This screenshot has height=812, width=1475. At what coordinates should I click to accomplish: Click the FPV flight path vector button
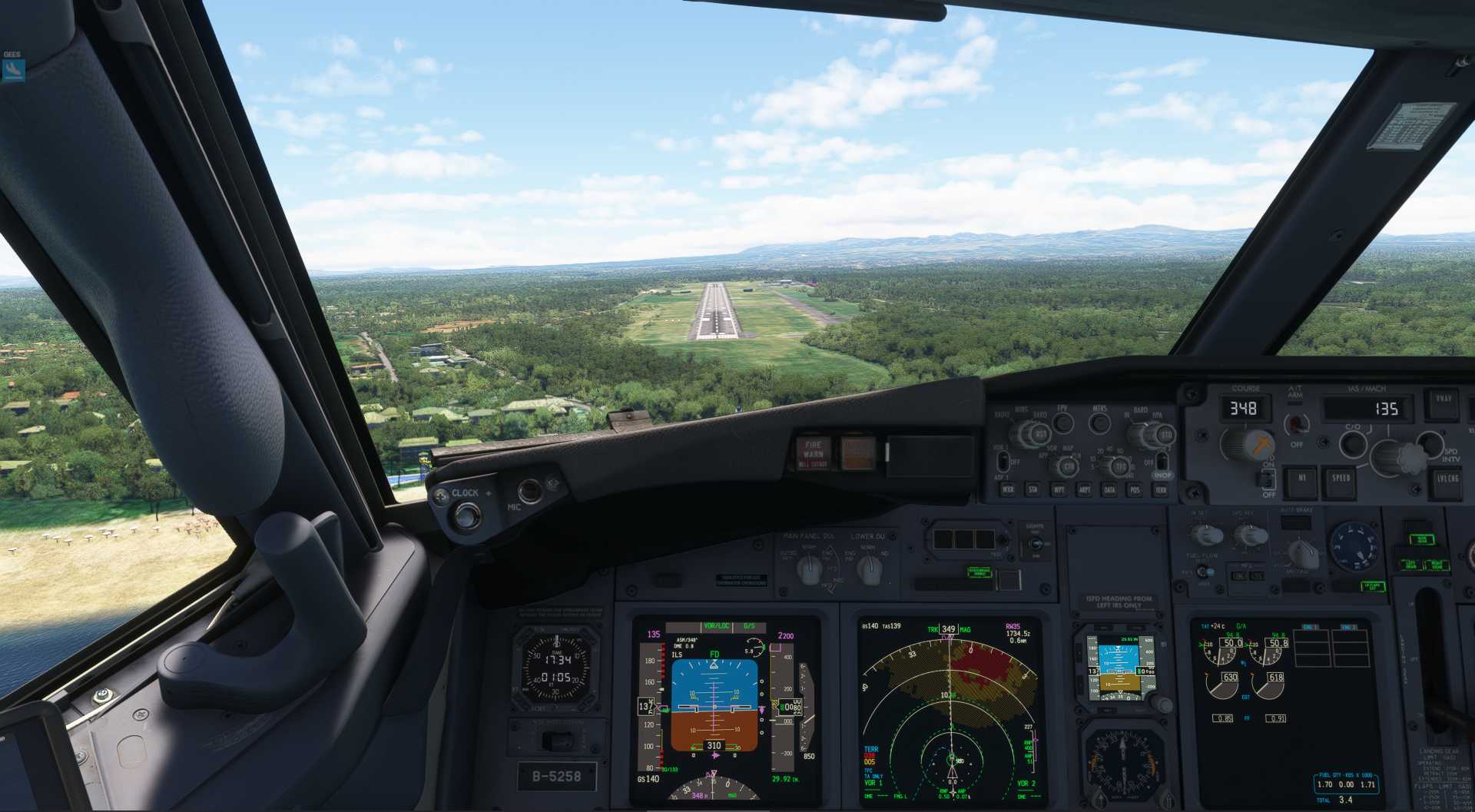tap(1063, 422)
